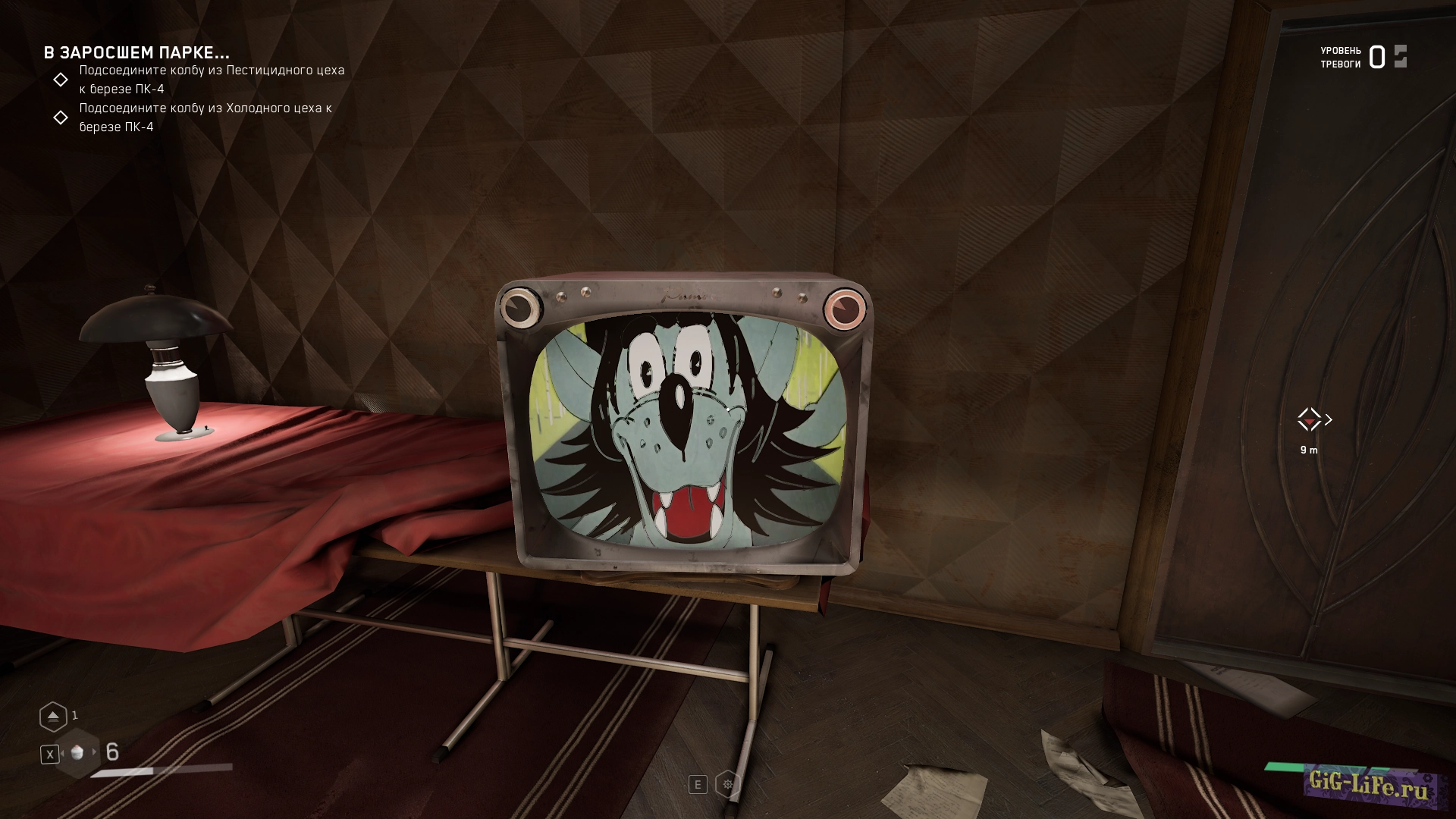The image size is (1456, 819).
Task: Select the 9 m distance label
Action: [x=1310, y=449]
